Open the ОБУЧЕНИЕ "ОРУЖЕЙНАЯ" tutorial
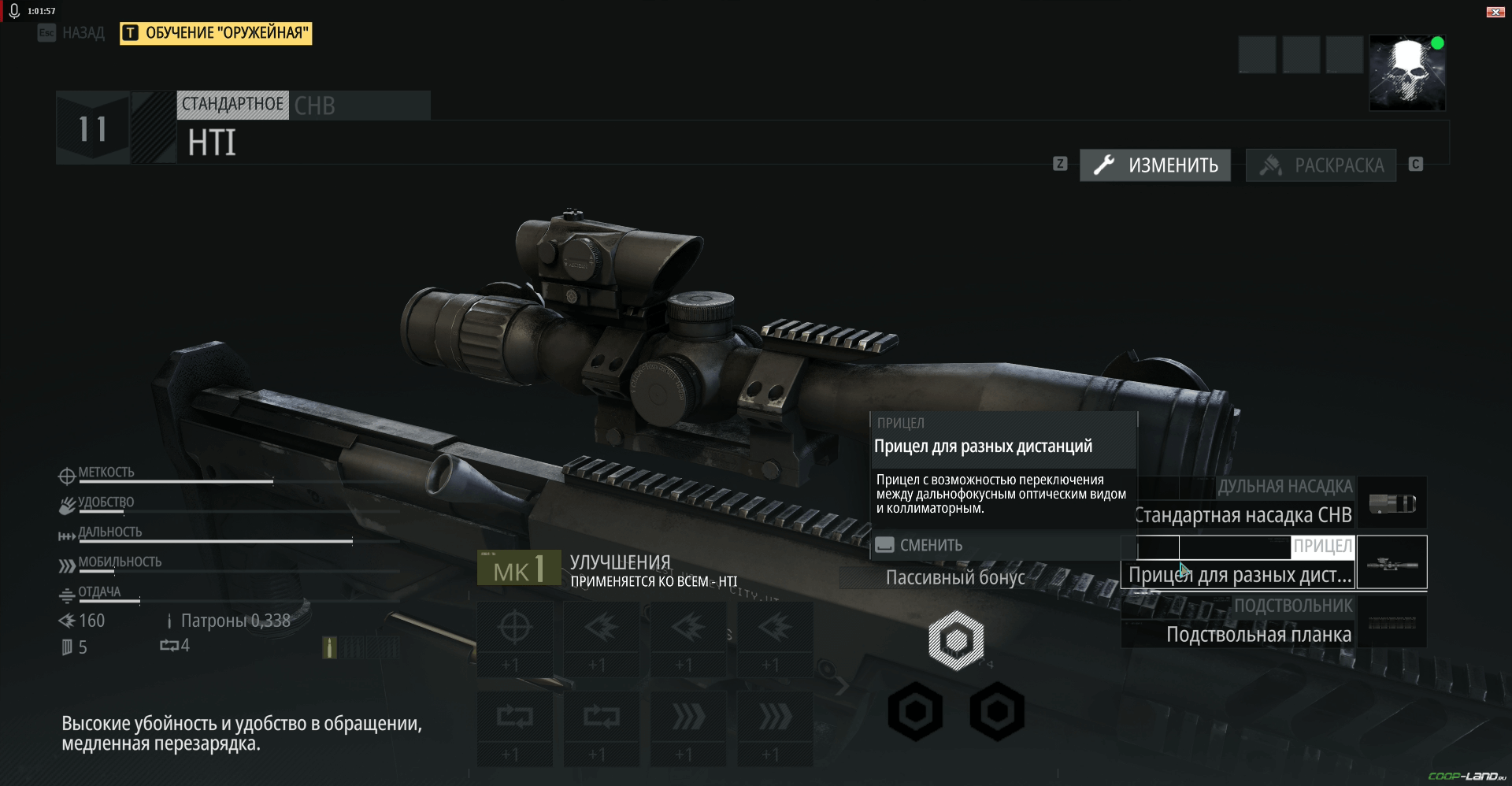The height and width of the screenshot is (786, 1512). [217, 33]
